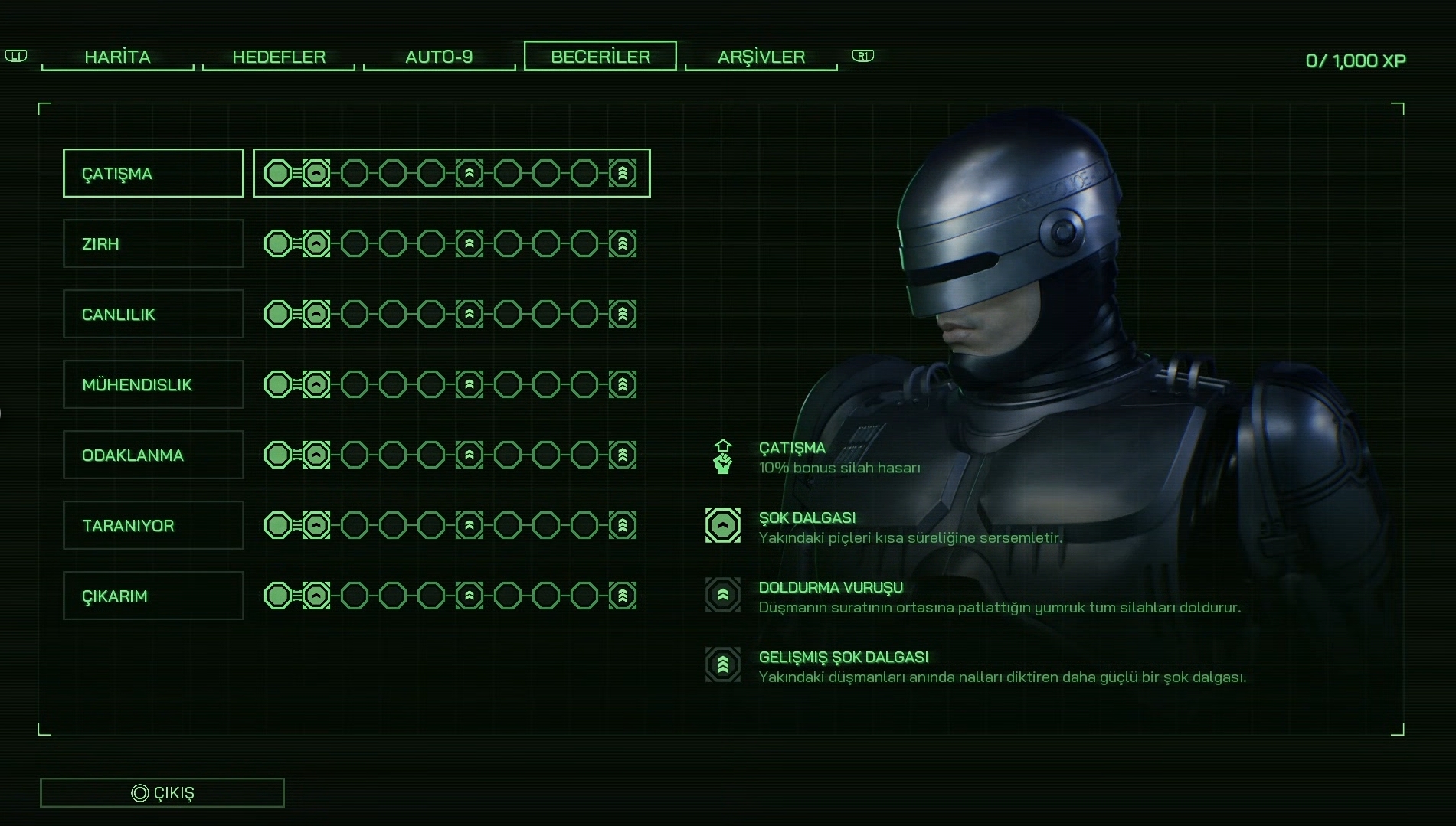1456x826 pixels.
Task: Open the HEDEFLER tab
Action: coord(279,57)
